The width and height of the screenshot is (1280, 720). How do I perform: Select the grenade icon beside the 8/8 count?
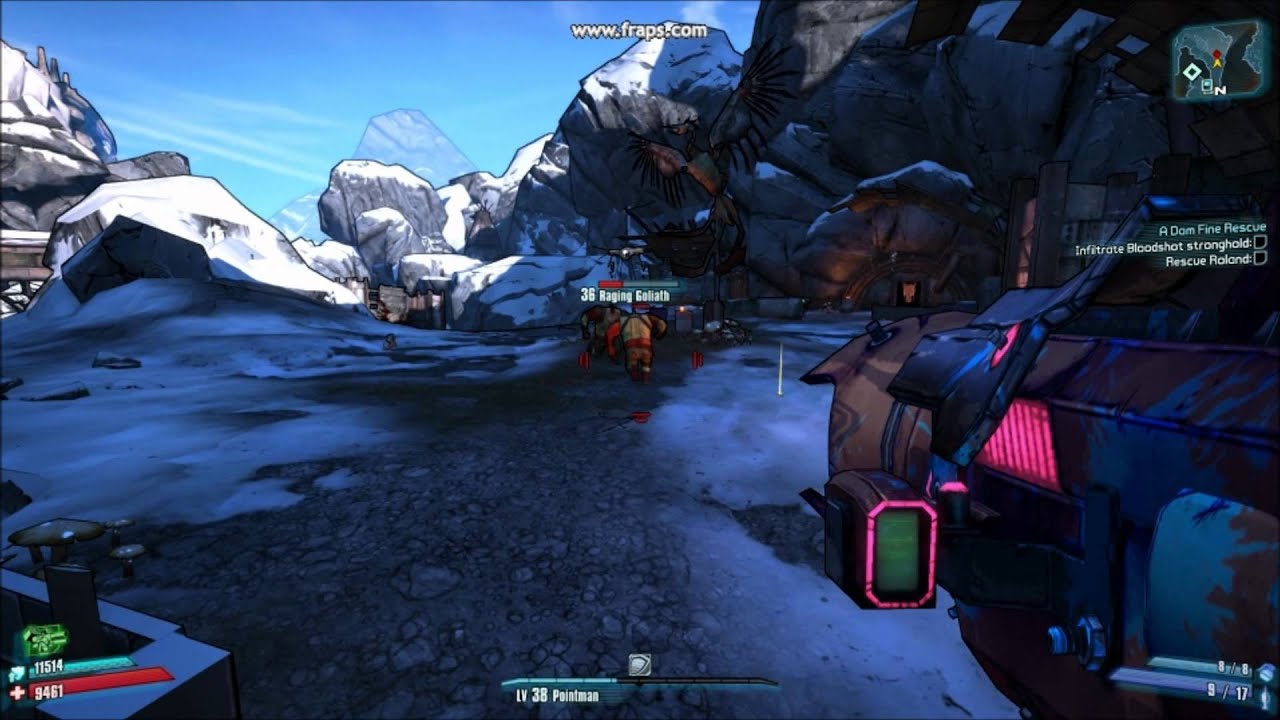(x=1266, y=672)
